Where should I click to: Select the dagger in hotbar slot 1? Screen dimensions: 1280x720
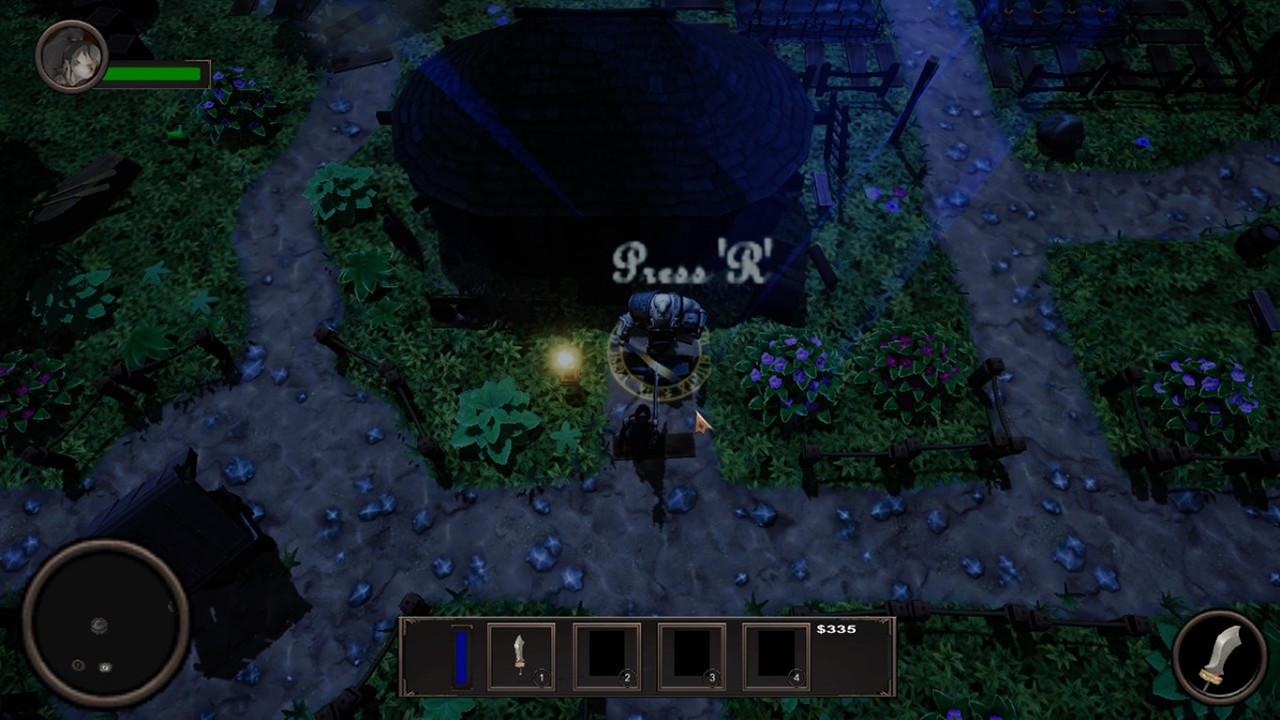(x=519, y=656)
